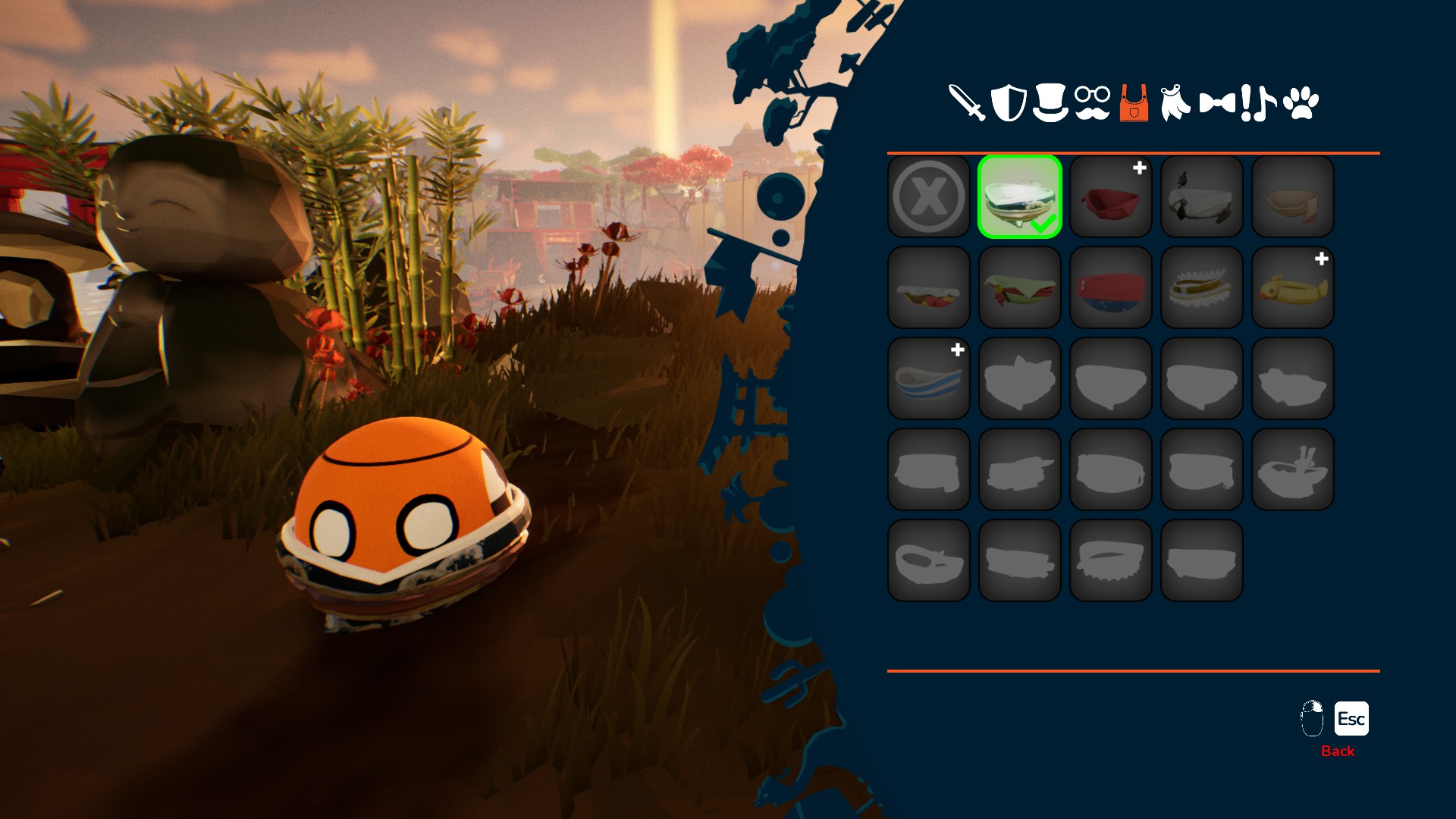Choose the white and black outfit
This screenshot has height=819, width=1456.
[x=1202, y=196]
